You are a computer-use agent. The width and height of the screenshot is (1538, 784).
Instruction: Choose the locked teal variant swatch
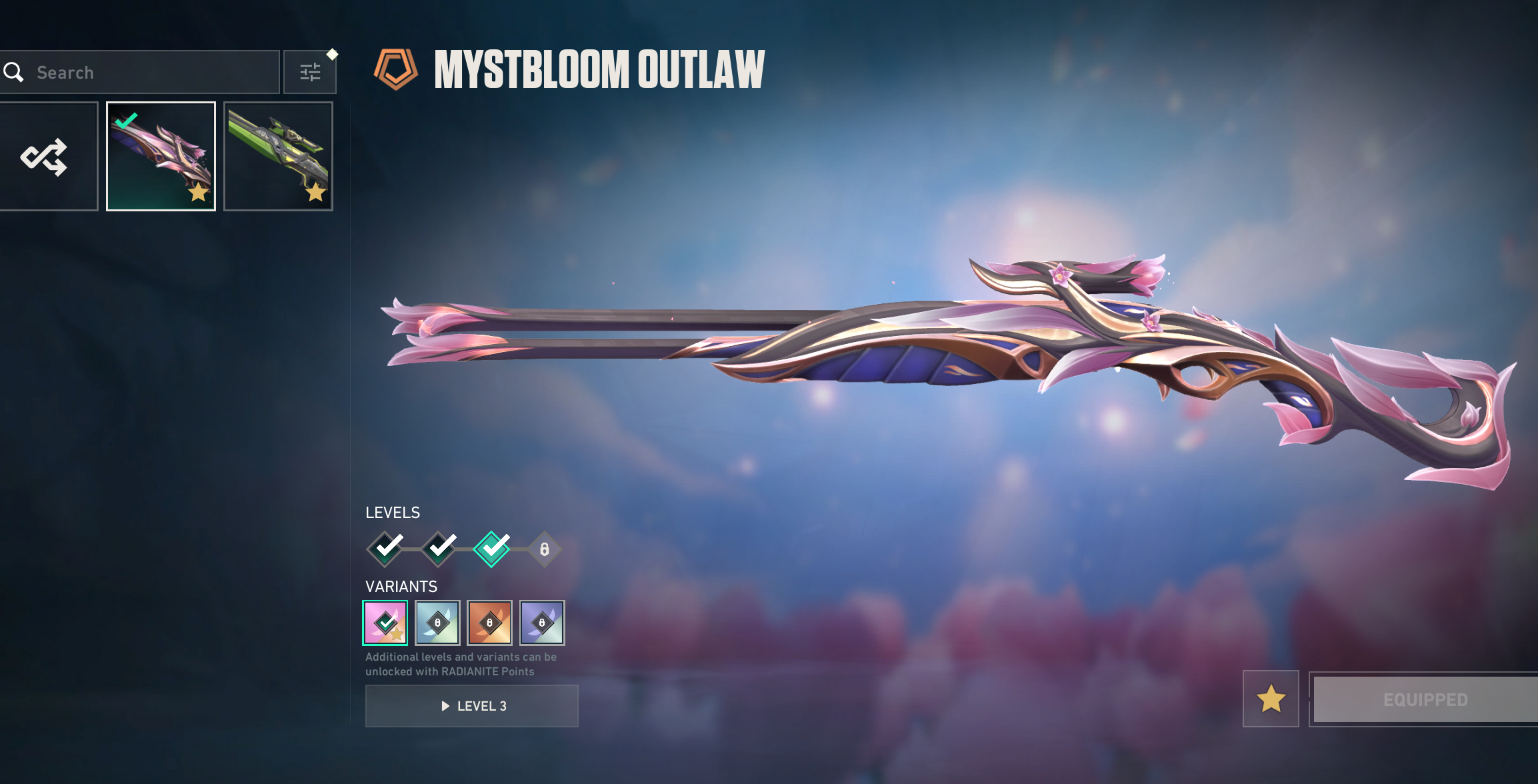tap(437, 623)
